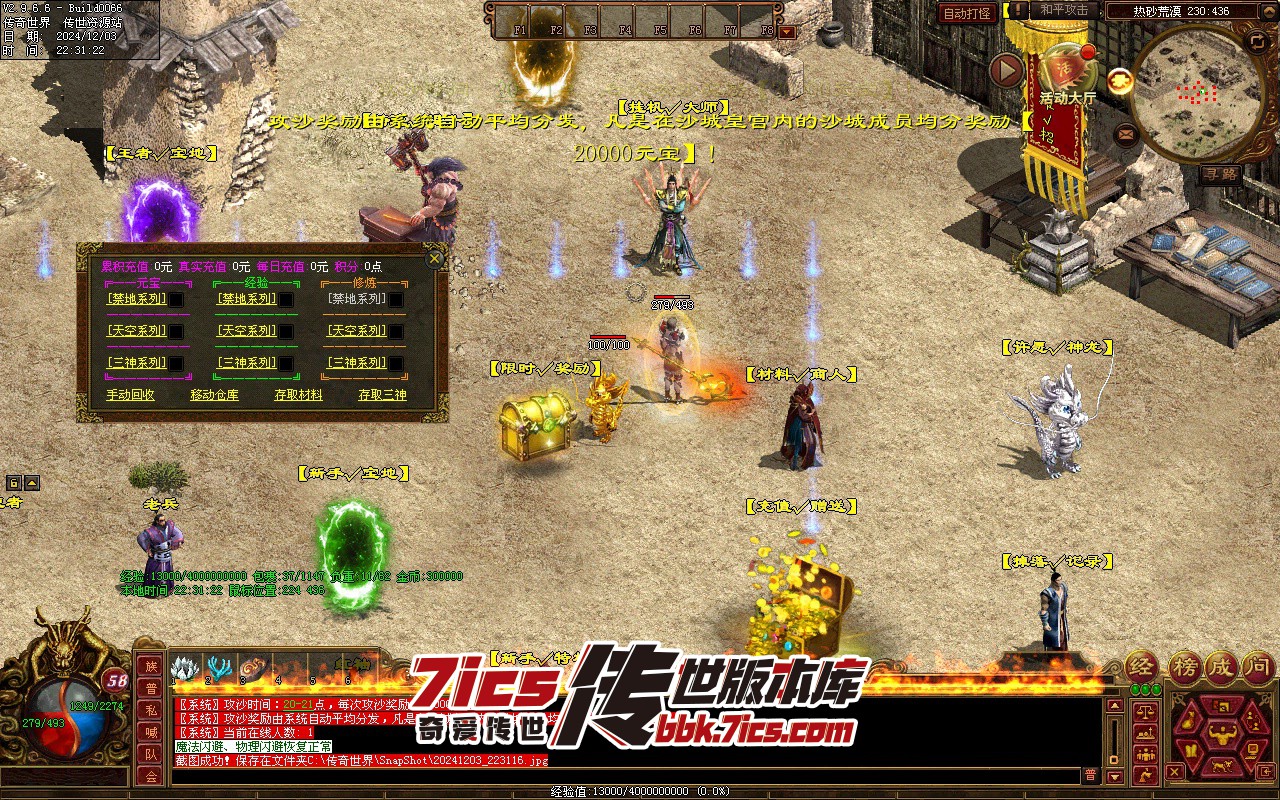Click the round play arrow button
Viewport: 1280px width, 800px height.
tap(1006, 70)
